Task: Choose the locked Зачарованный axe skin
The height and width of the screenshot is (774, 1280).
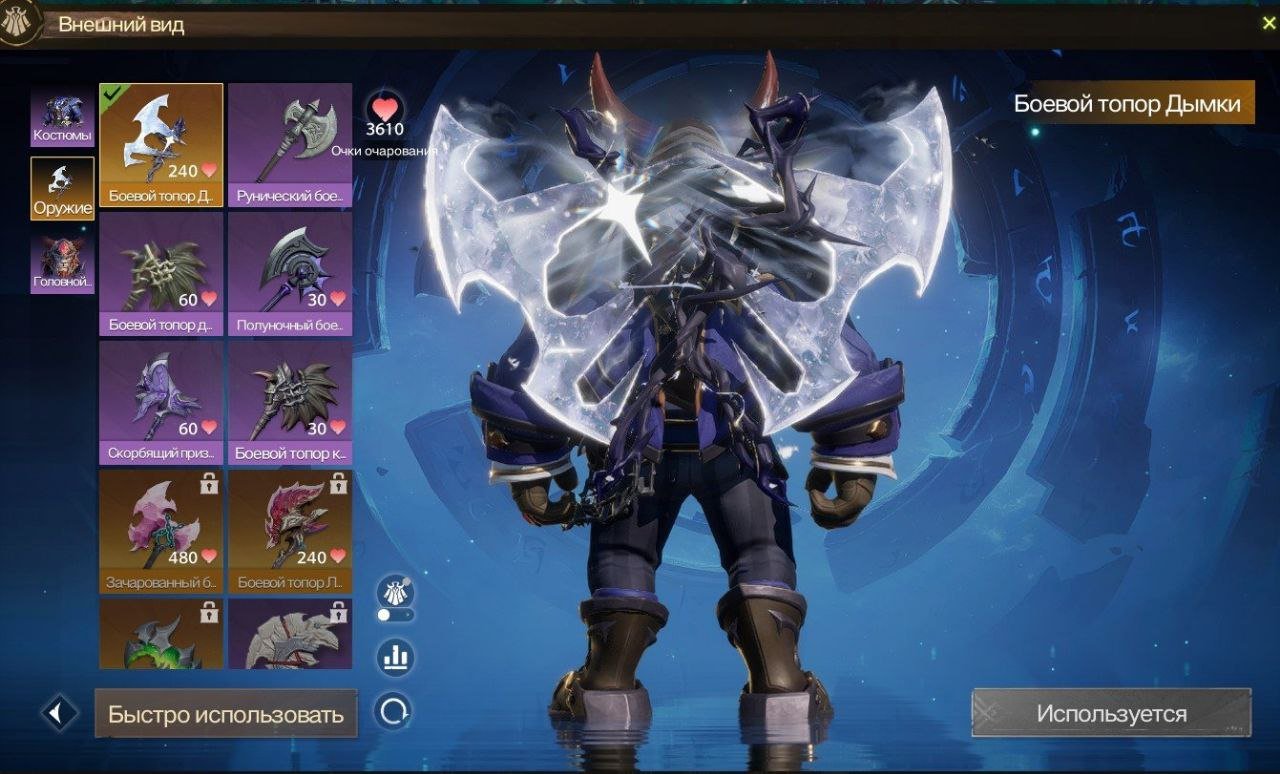Action: pyautogui.click(x=161, y=531)
